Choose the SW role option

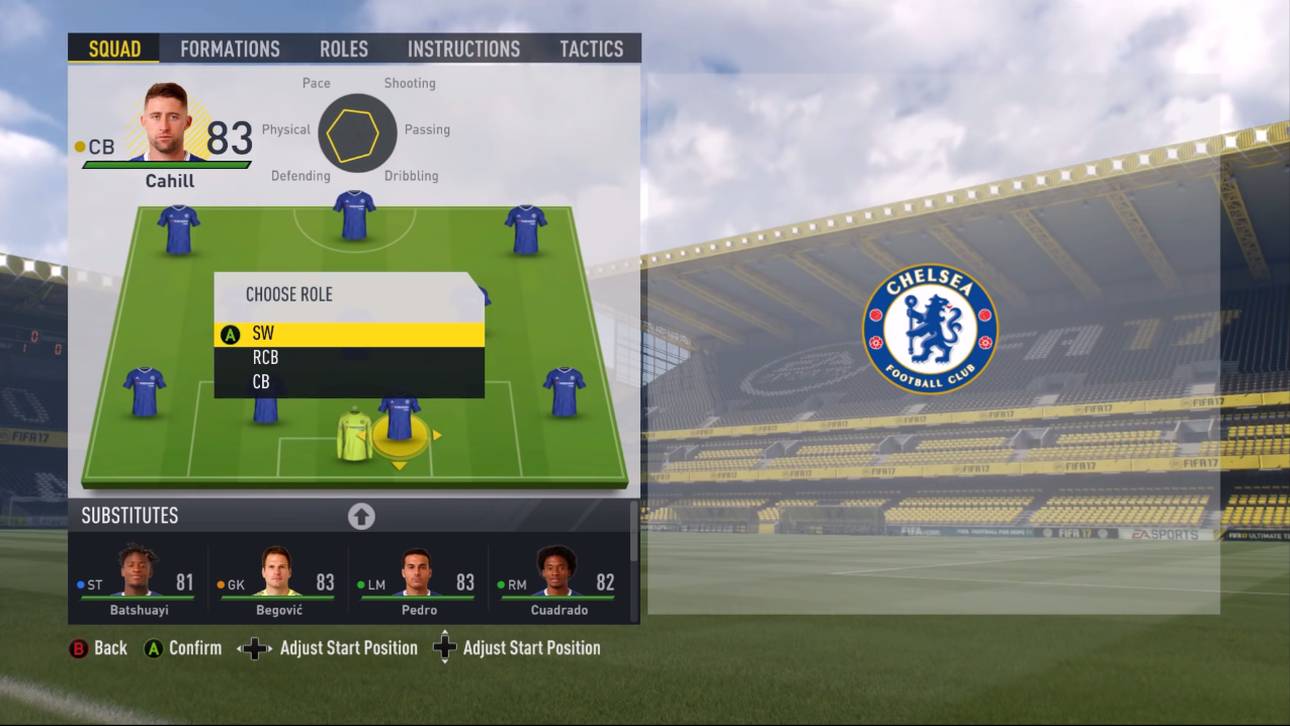349,334
